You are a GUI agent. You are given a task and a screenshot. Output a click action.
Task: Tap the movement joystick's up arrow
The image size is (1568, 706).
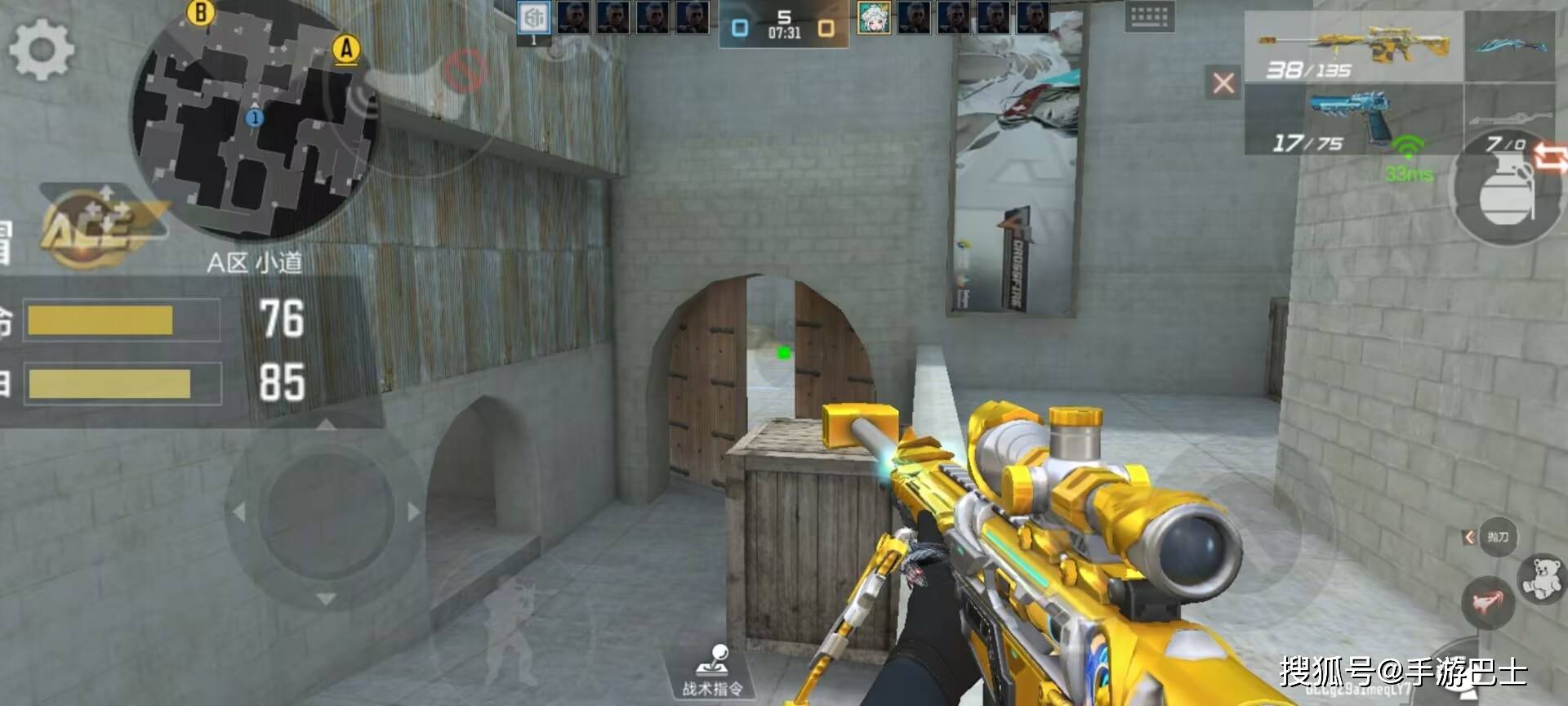(x=326, y=425)
